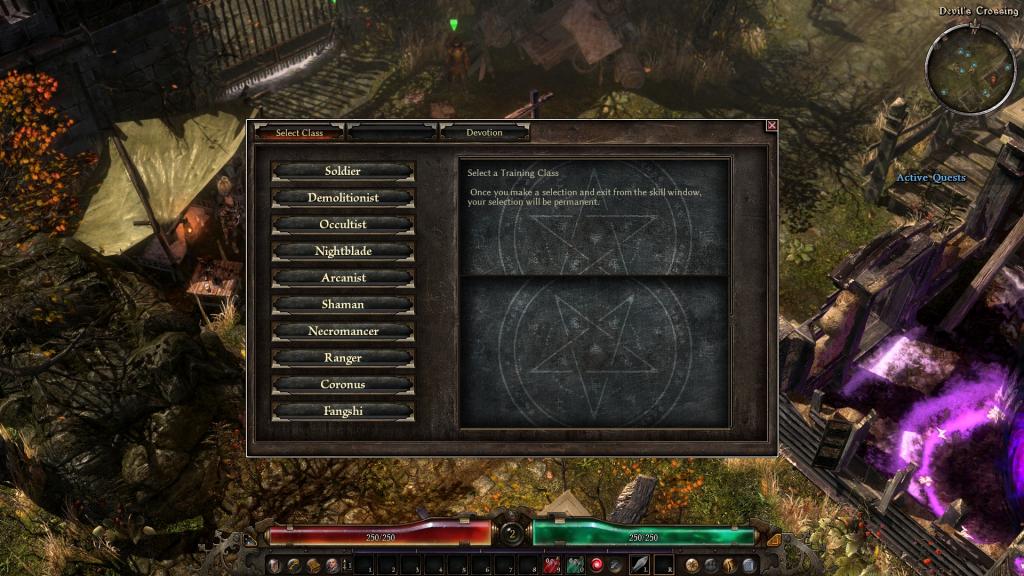Viewport: 1024px width, 576px height.
Task: Use the green energy potion slot
Action: (575, 566)
